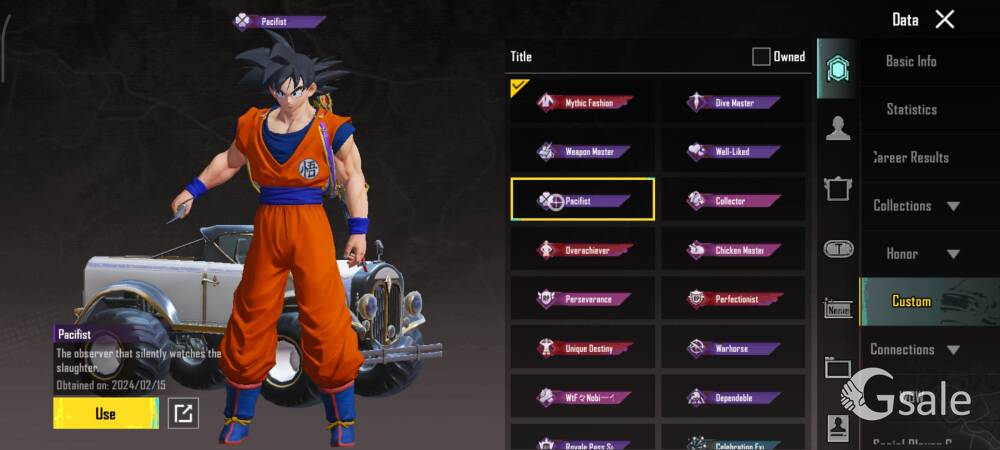1000x450 pixels.
Task: Equip the title with the Use button
Action: click(x=105, y=413)
